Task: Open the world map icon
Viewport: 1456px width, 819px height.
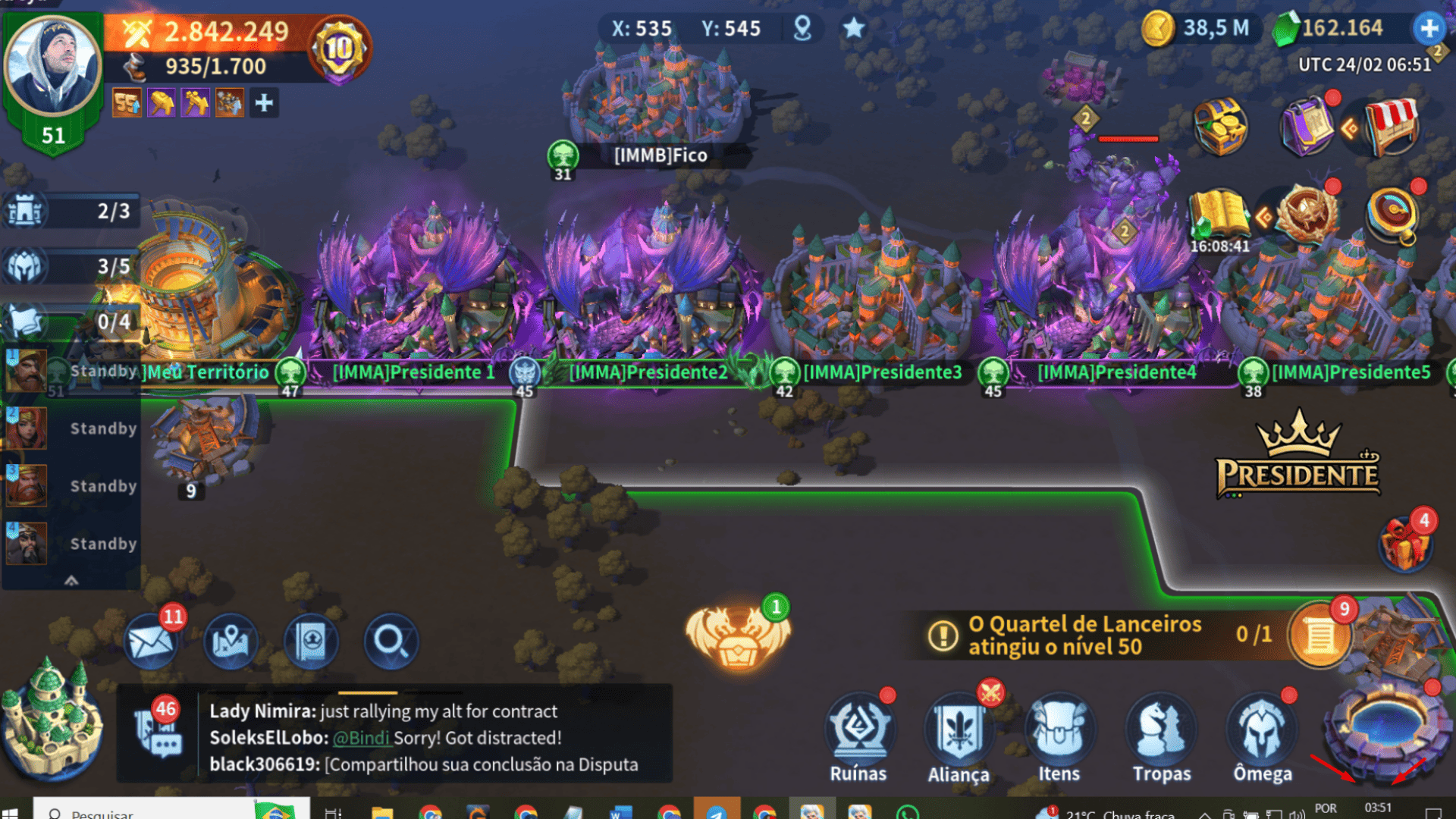Action: point(231,642)
